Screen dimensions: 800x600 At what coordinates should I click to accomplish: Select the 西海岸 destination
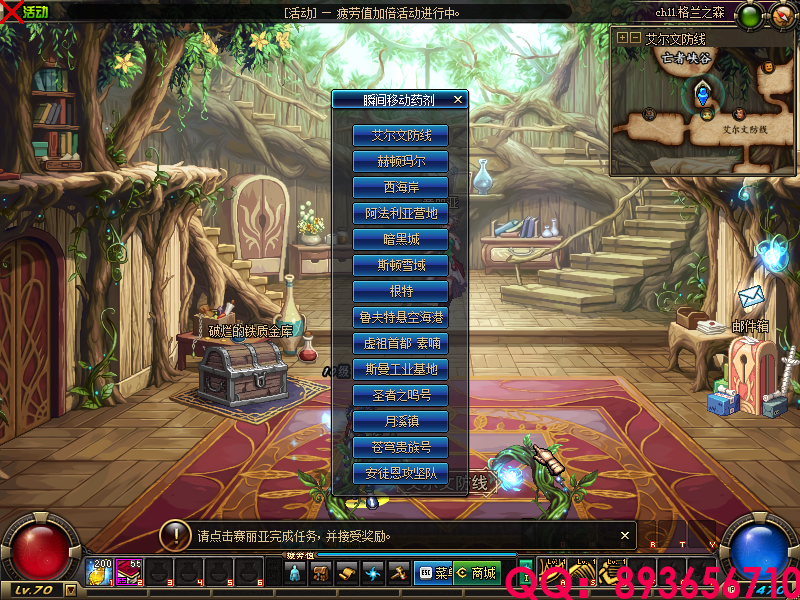tap(400, 187)
